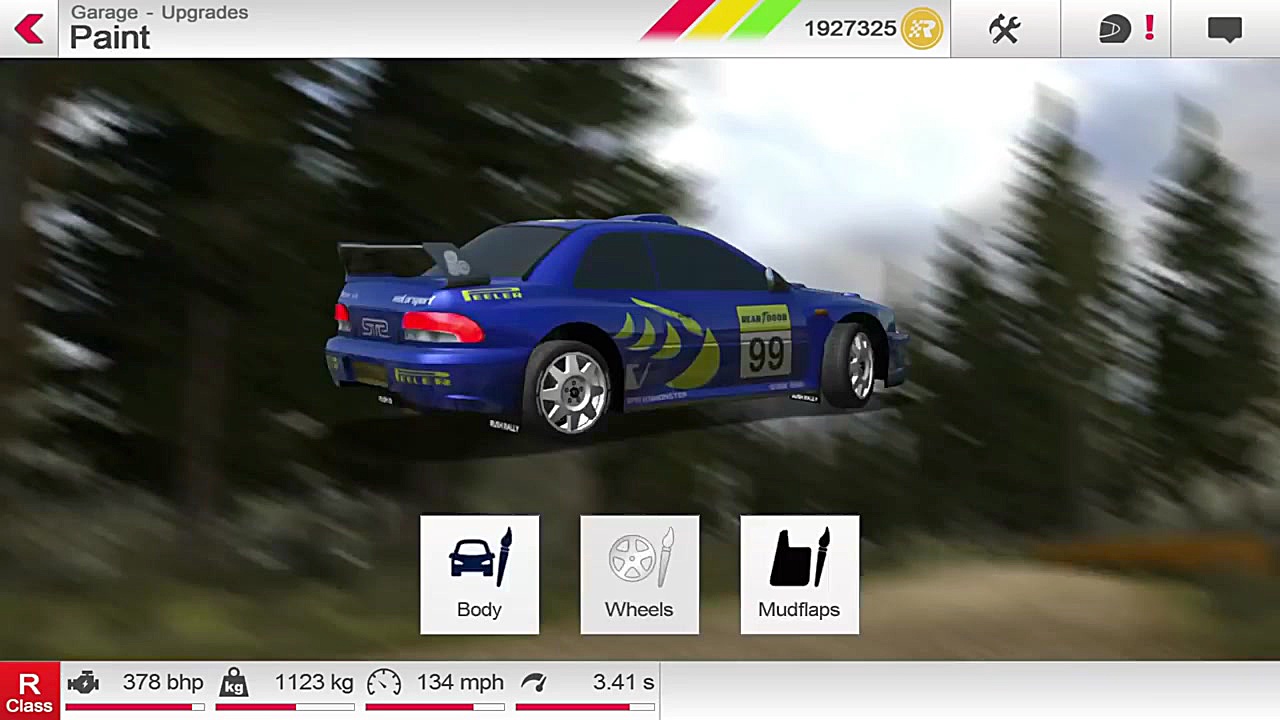Screen dimensions: 1280x720
Task: Click the red R Class badge
Action: [29, 690]
